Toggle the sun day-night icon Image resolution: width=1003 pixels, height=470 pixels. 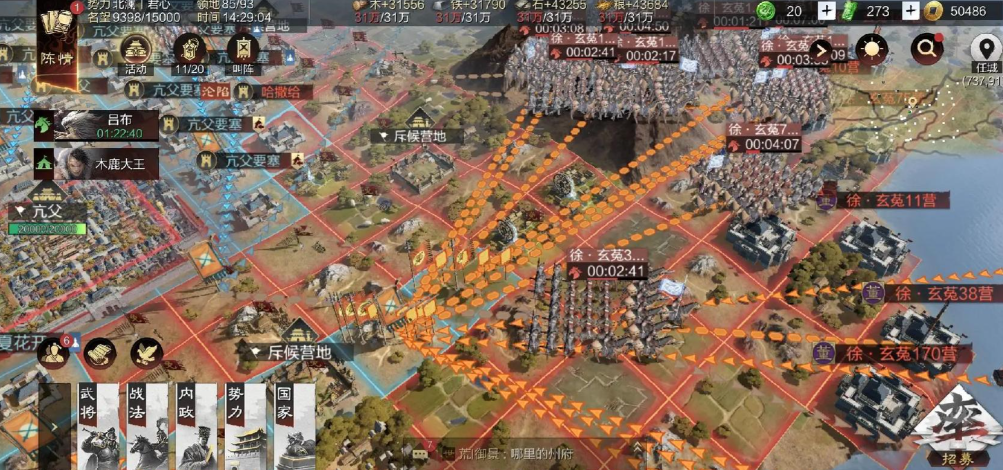(x=871, y=49)
